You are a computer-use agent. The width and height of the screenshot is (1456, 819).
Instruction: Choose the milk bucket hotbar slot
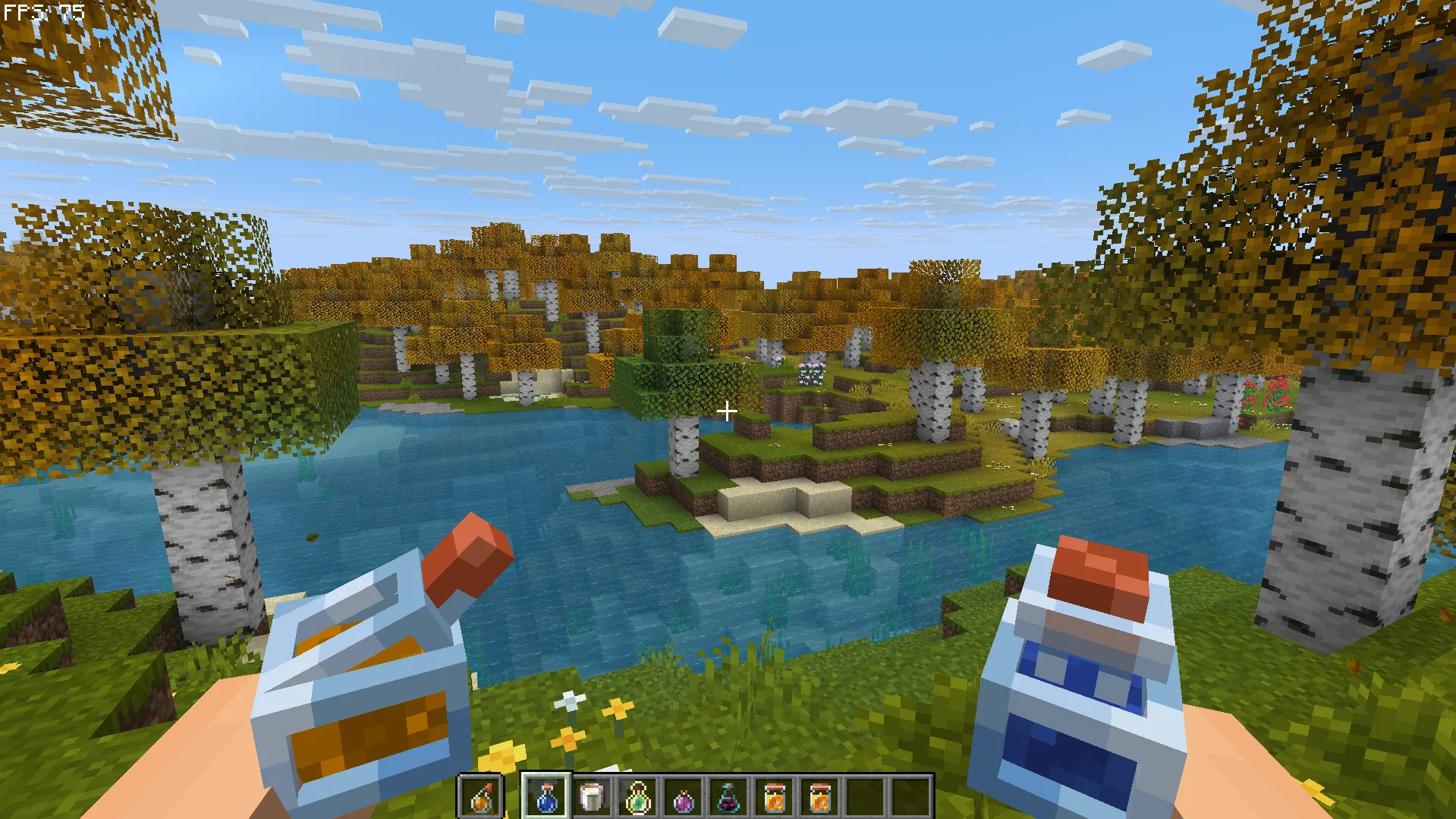(x=592, y=797)
